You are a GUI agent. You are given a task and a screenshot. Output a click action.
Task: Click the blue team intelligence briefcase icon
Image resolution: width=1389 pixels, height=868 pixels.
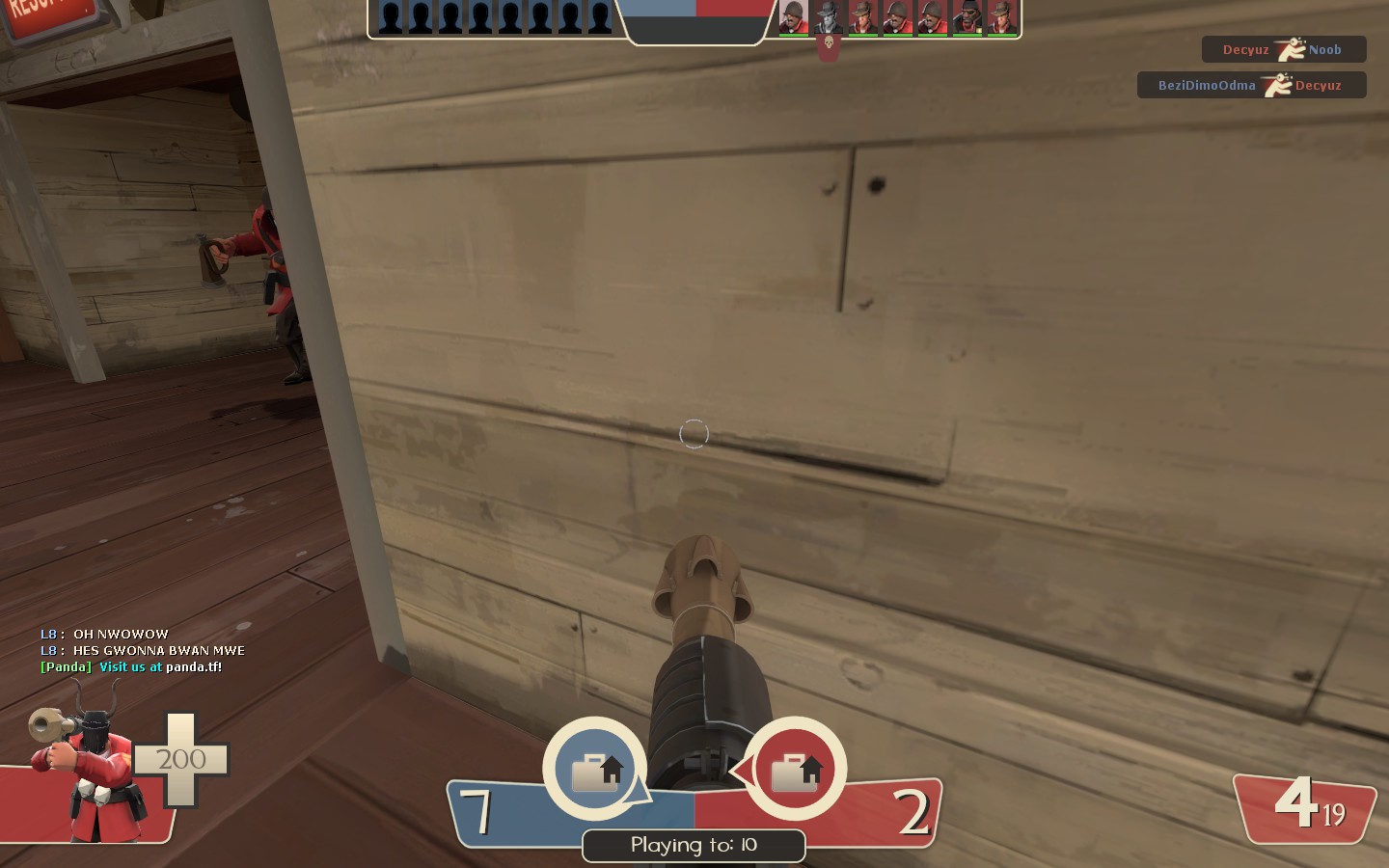[x=595, y=770]
